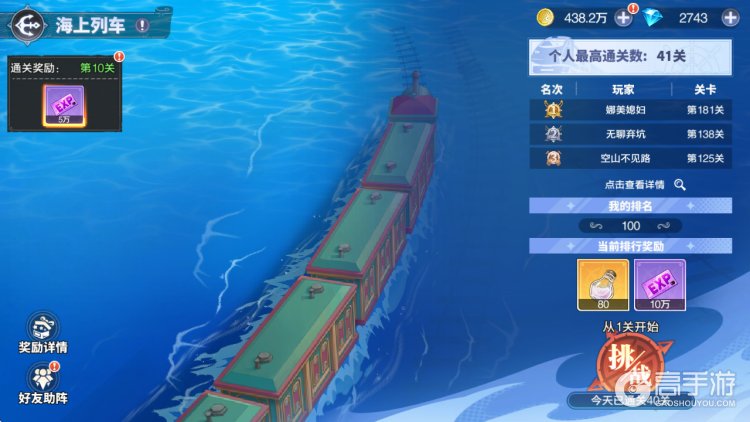The height and width of the screenshot is (422, 750).
Task: Open 好友助阵 friend assist
Action: tap(42, 383)
